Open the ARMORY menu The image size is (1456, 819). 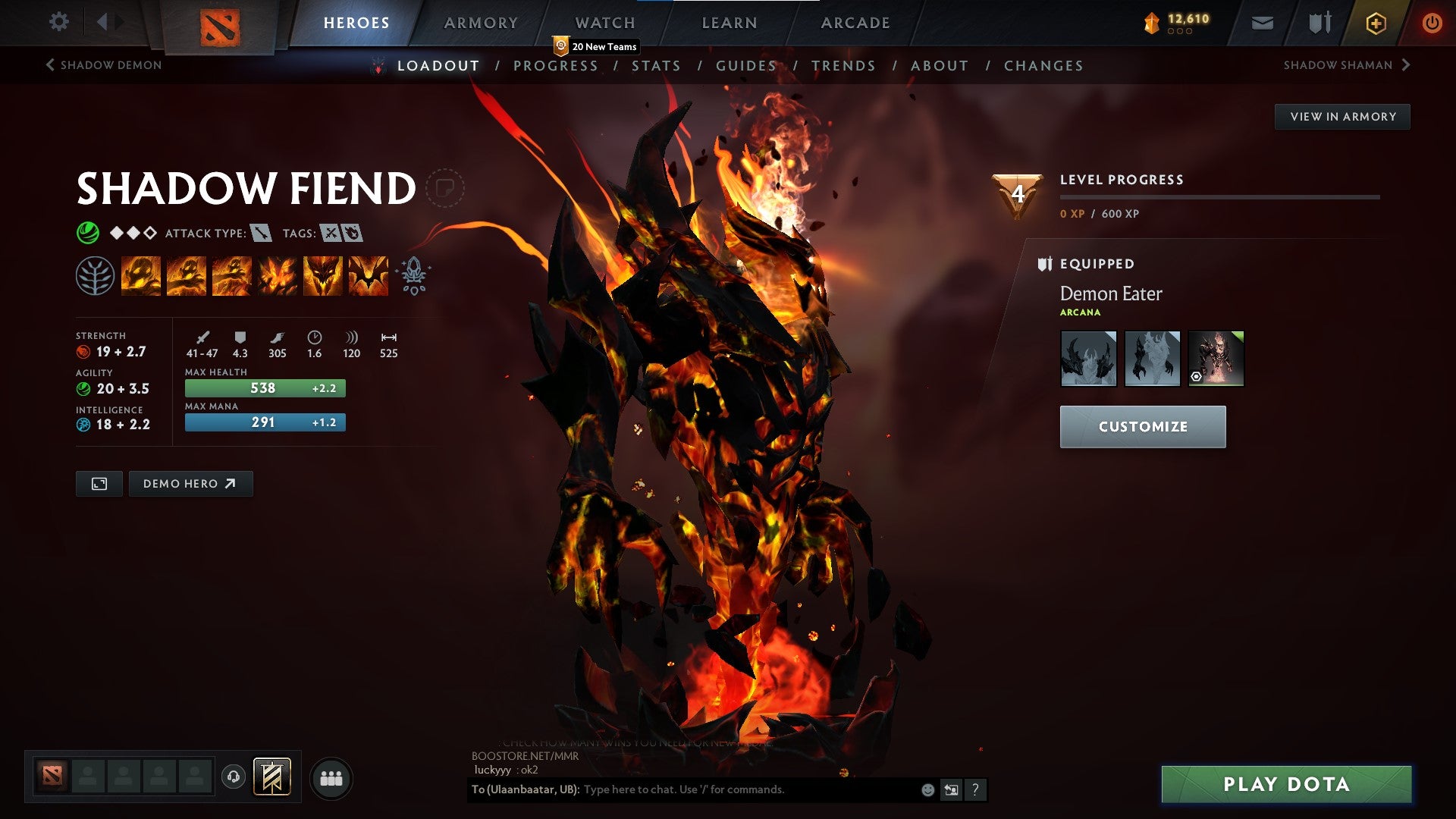pyautogui.click(x=481, y=22)
